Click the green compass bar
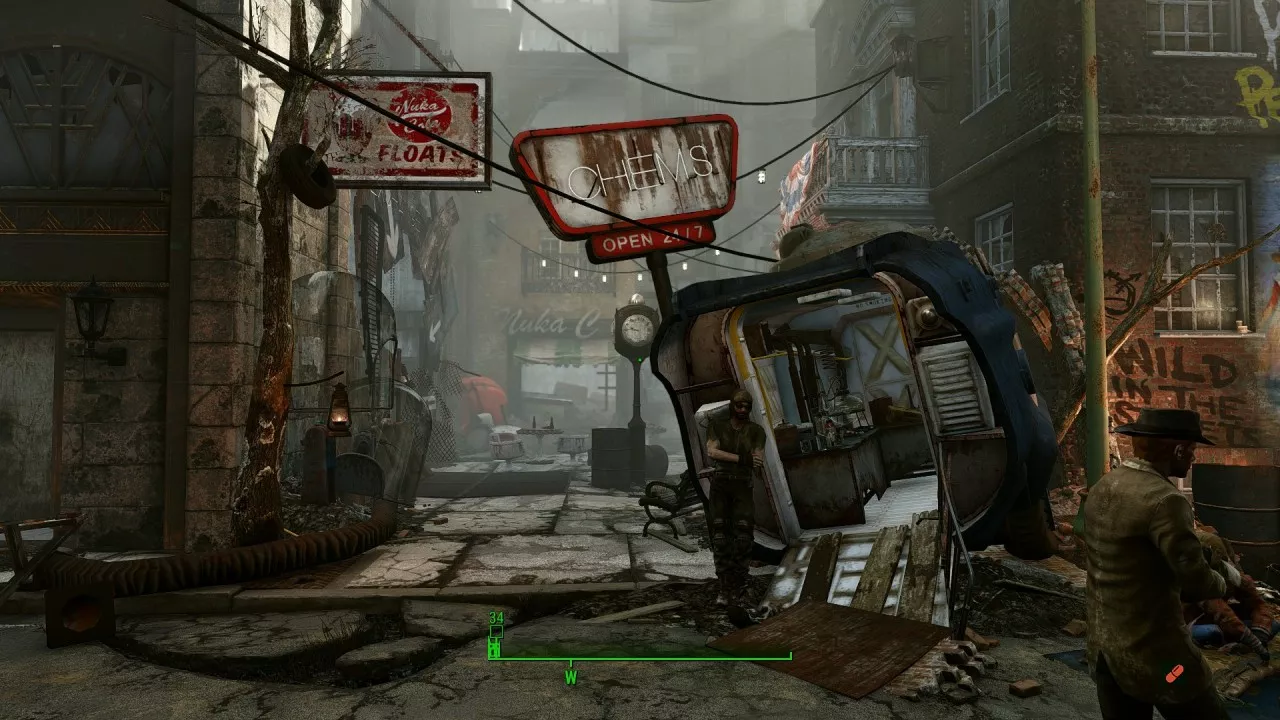 tap(640, 657)
